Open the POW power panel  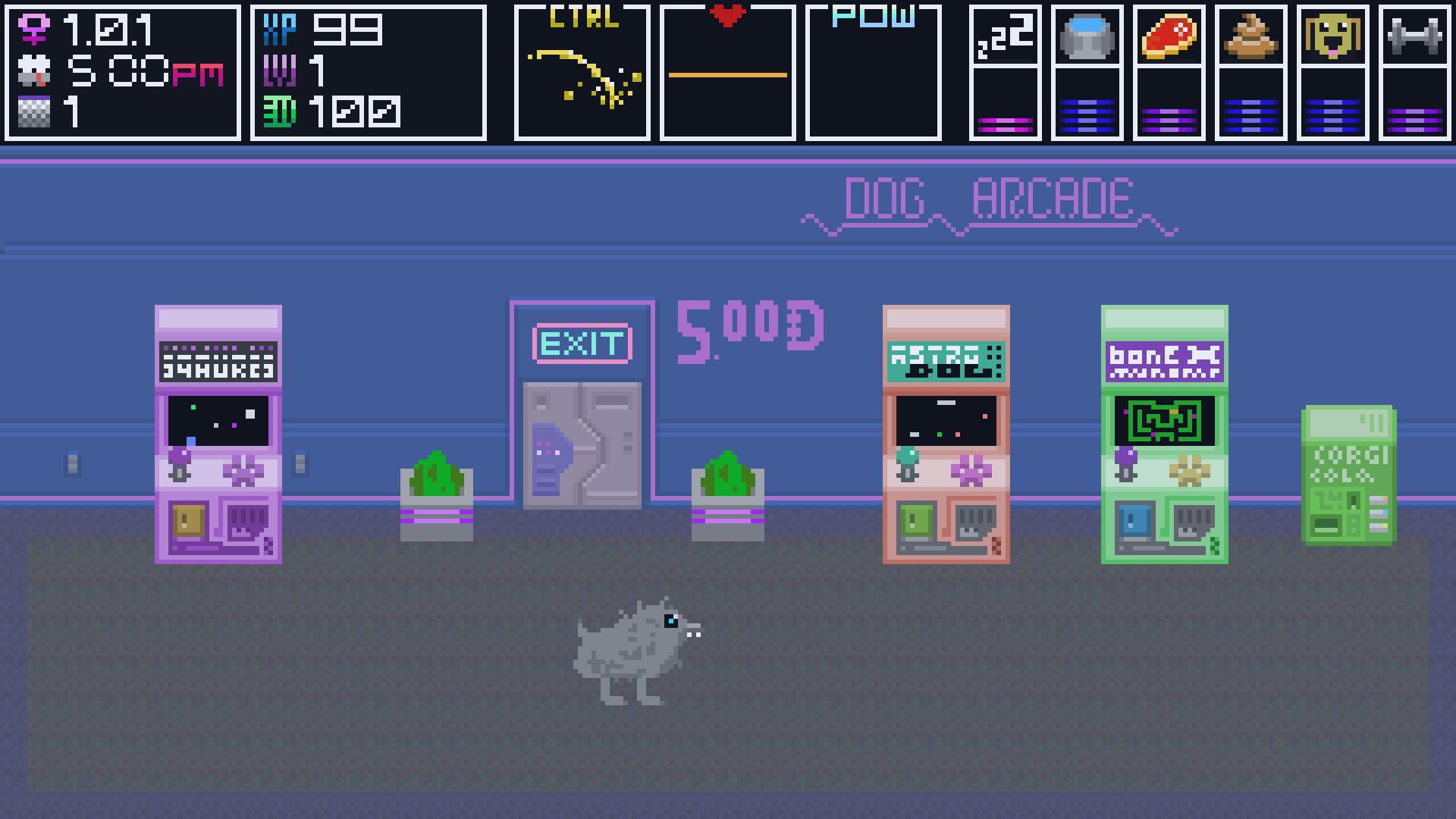[x=876, y=72]
